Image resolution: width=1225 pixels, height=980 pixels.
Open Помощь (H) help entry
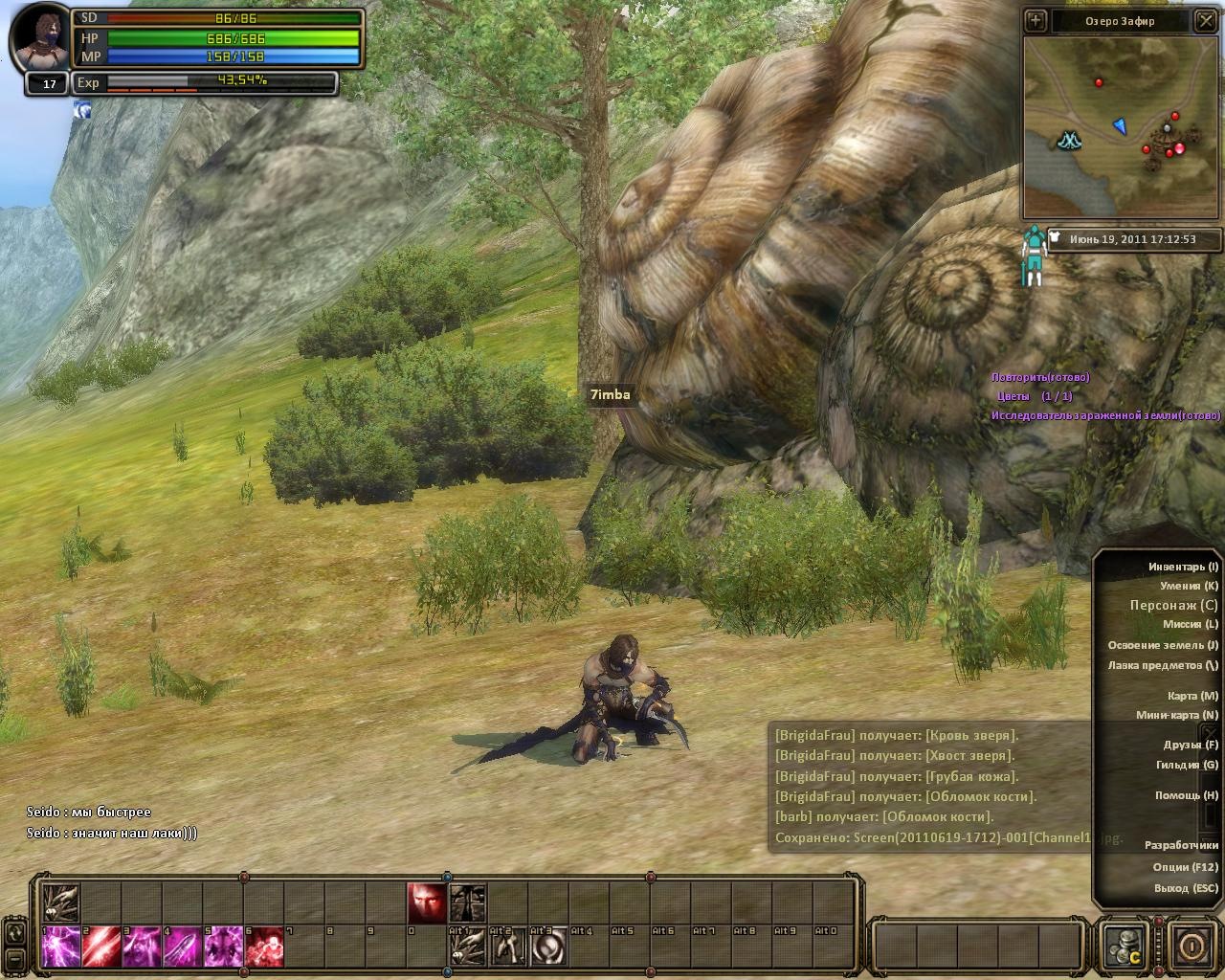point(1186,795)
